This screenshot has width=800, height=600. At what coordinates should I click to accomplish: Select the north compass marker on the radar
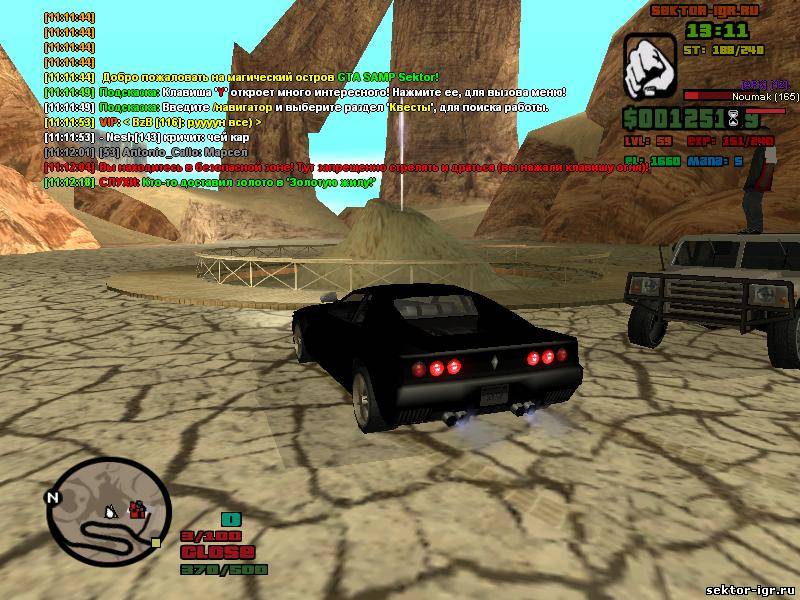click(x=54, y=497)
